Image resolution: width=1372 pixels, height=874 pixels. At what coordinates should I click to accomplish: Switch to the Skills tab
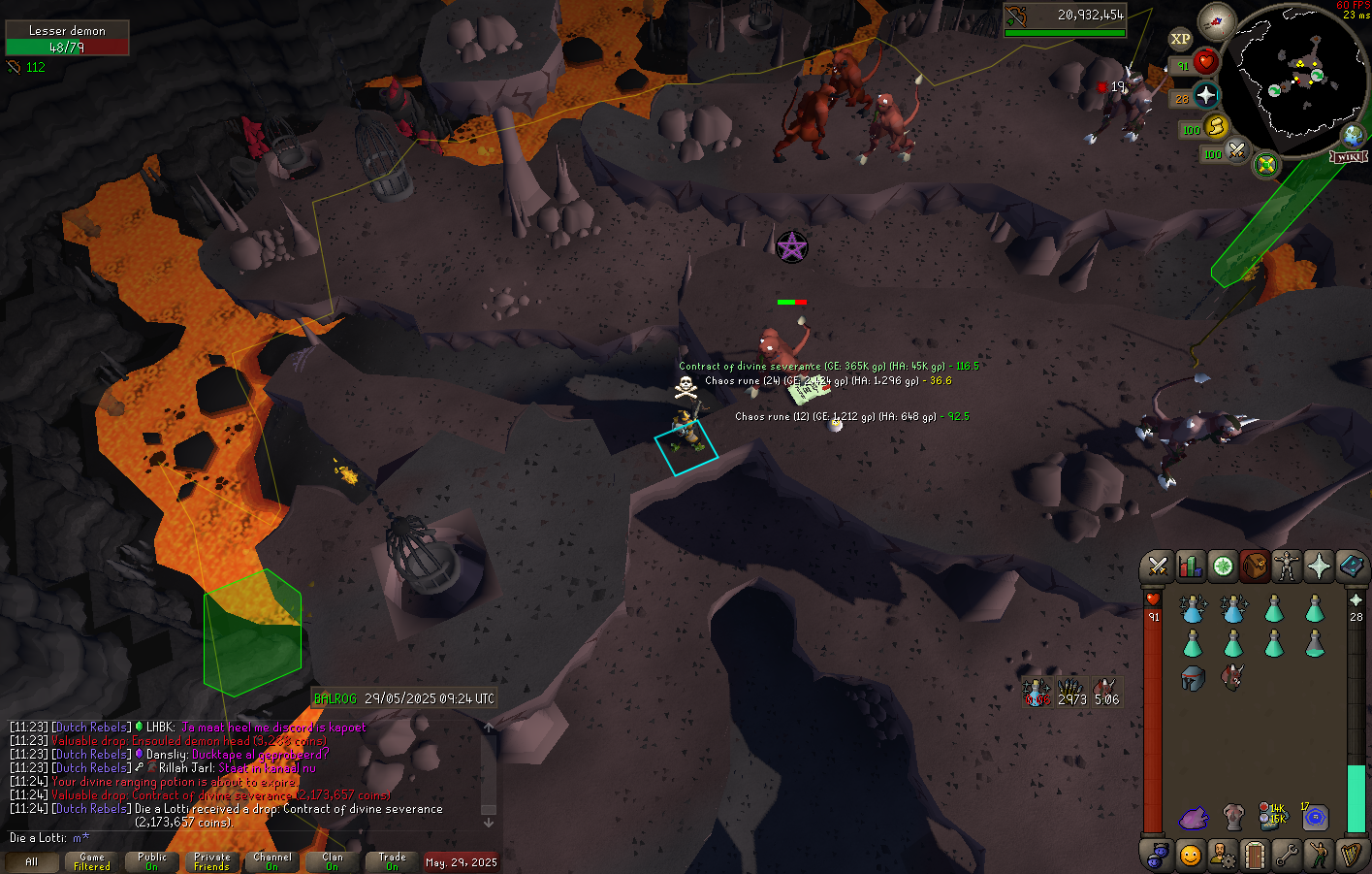(x=1190, y=566)
